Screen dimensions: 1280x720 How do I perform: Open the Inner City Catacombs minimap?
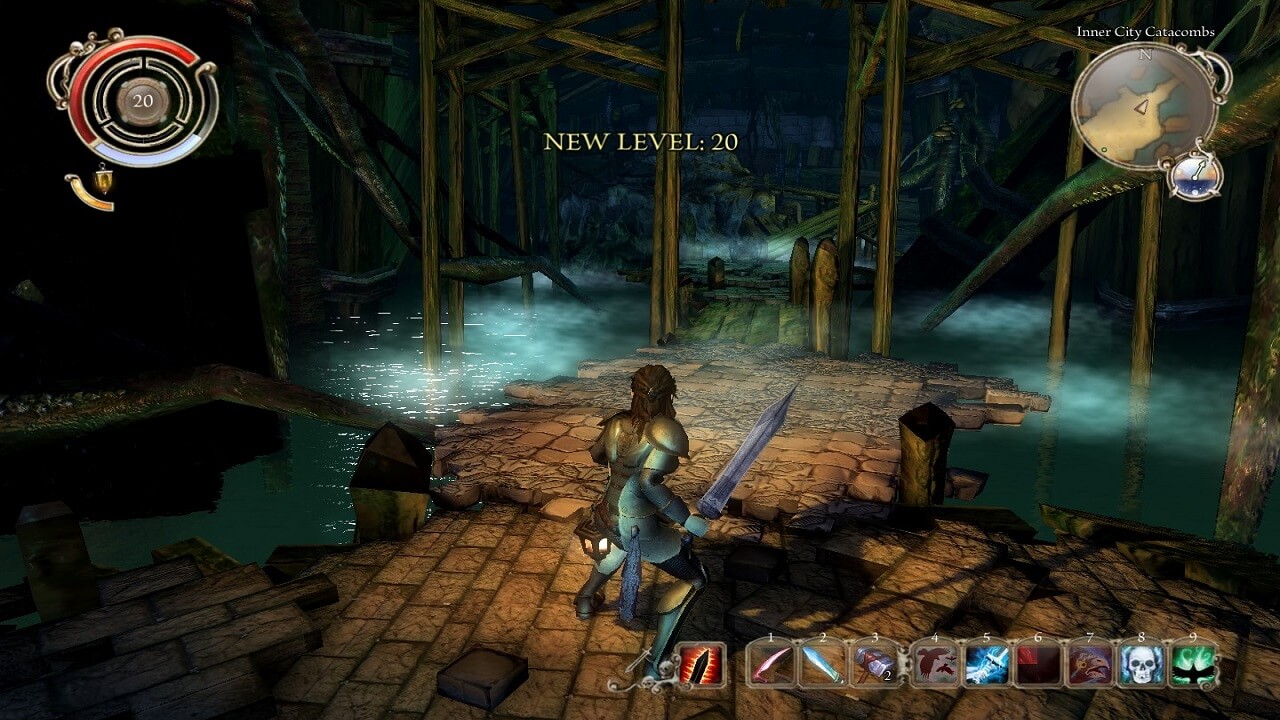(x=1144, y=107)
